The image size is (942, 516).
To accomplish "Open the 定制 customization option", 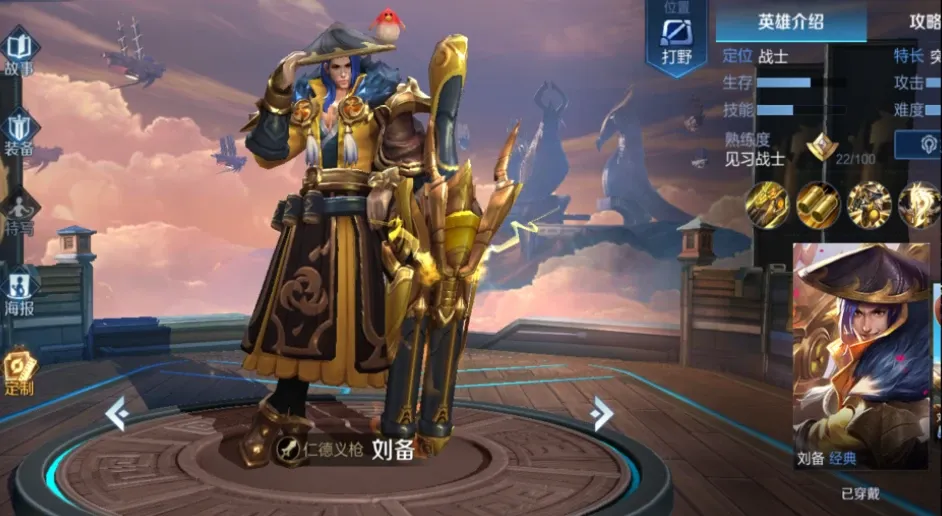I will coord(19,371).
